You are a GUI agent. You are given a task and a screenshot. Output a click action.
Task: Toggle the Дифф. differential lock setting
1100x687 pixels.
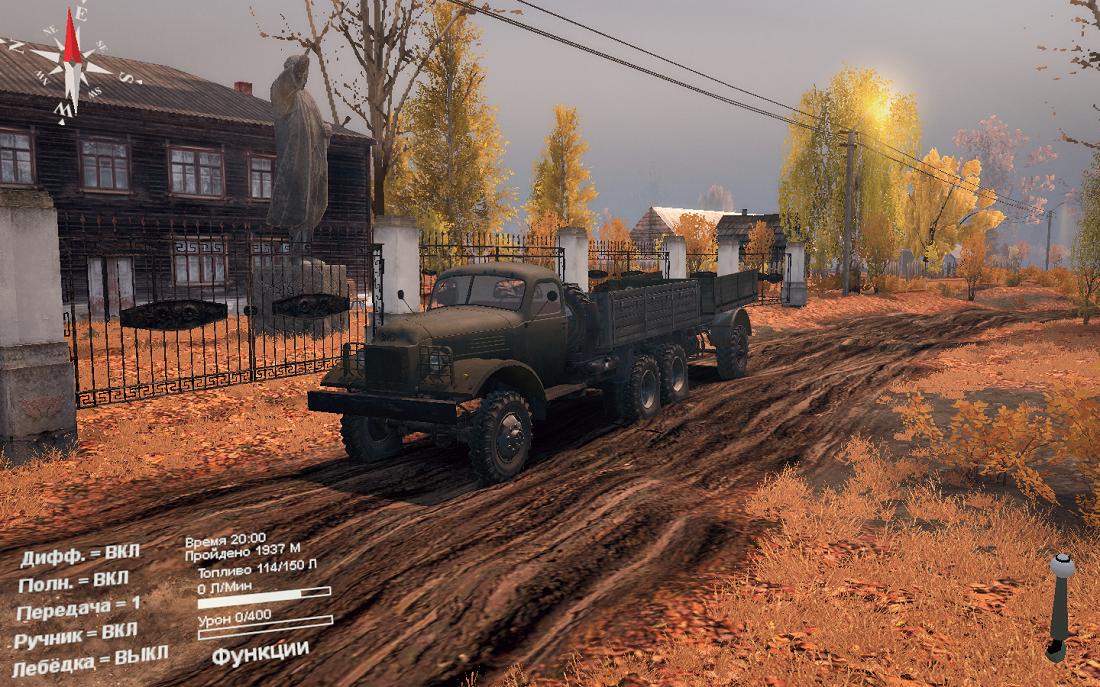pos(80,555)
